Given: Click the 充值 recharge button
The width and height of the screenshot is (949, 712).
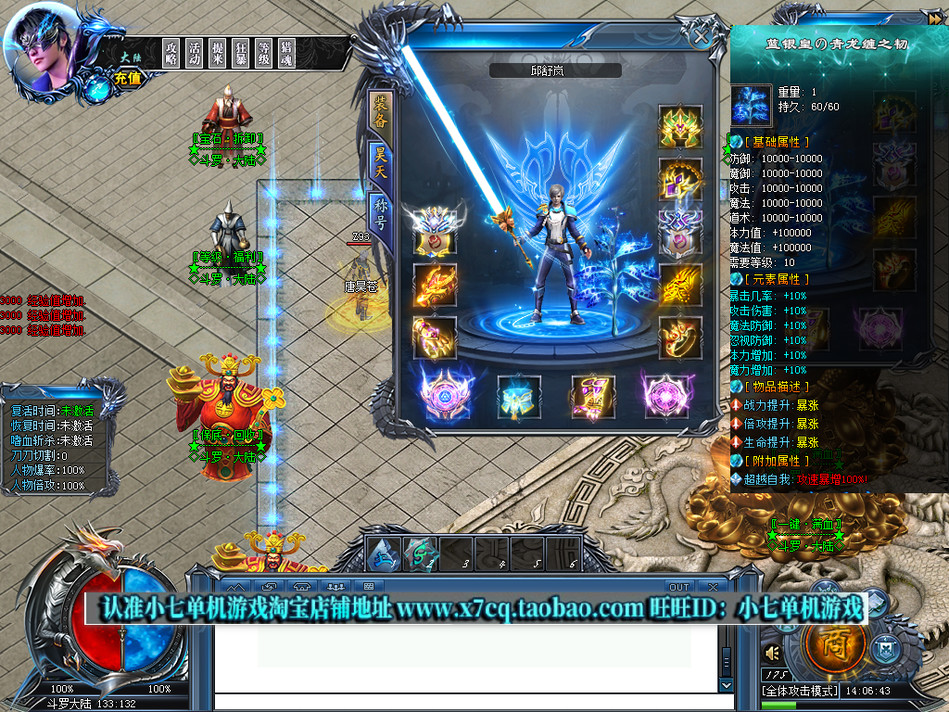Looking at the screenshot, I should 127,78.
